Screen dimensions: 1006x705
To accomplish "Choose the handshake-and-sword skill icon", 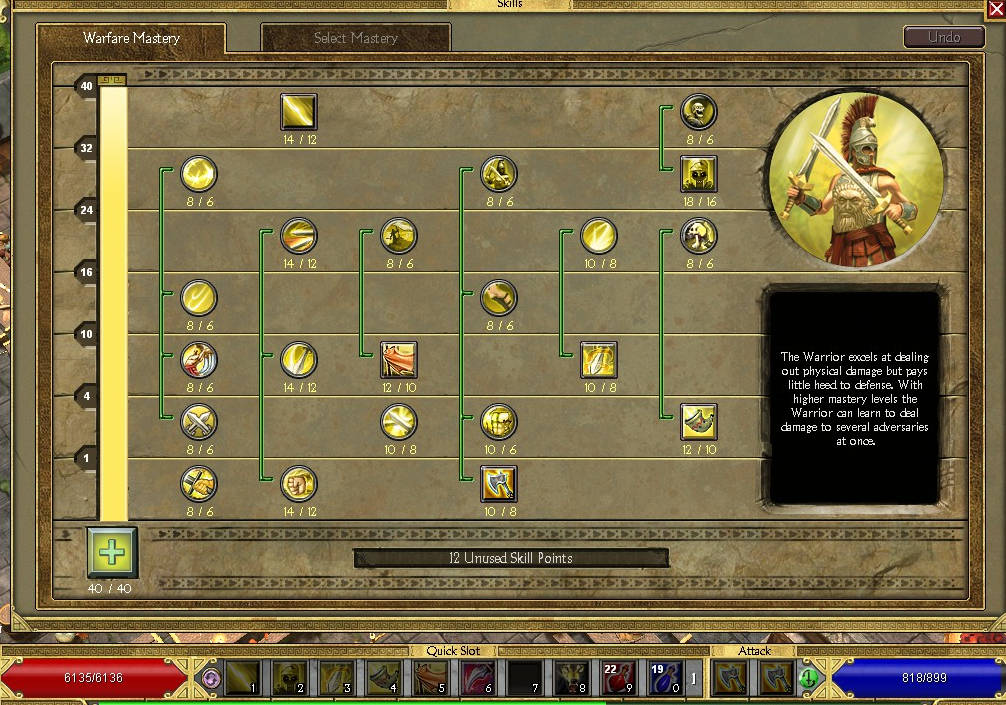I will (x=199, y=484).
